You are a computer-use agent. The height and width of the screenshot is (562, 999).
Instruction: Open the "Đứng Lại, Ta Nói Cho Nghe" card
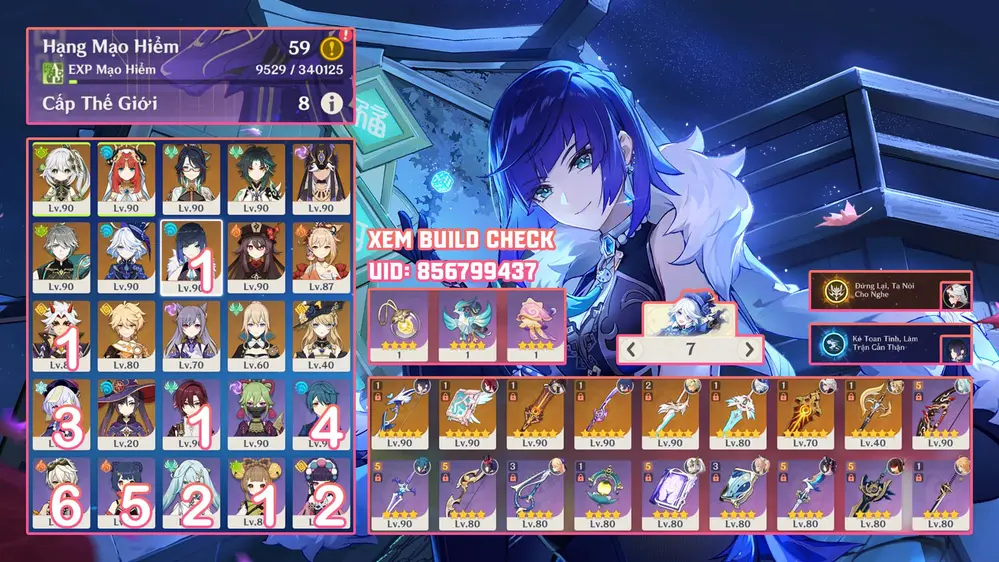(890, 291)
